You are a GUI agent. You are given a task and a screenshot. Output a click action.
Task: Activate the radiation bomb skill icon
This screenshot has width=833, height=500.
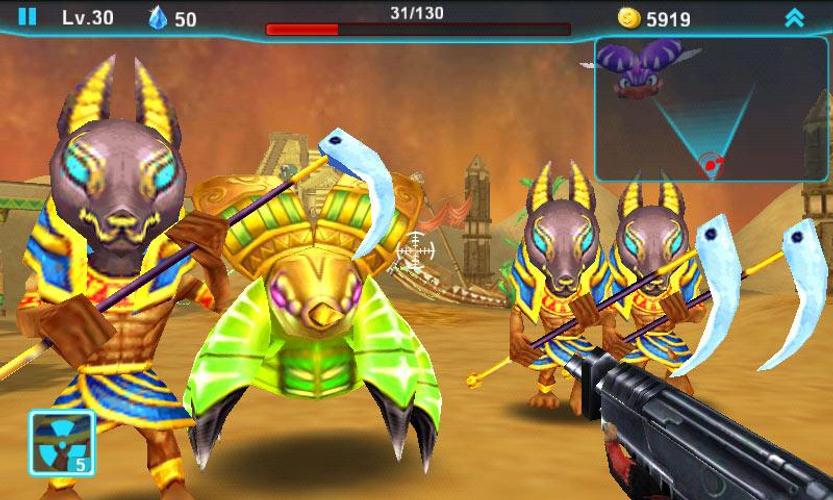tap(61, 441)
